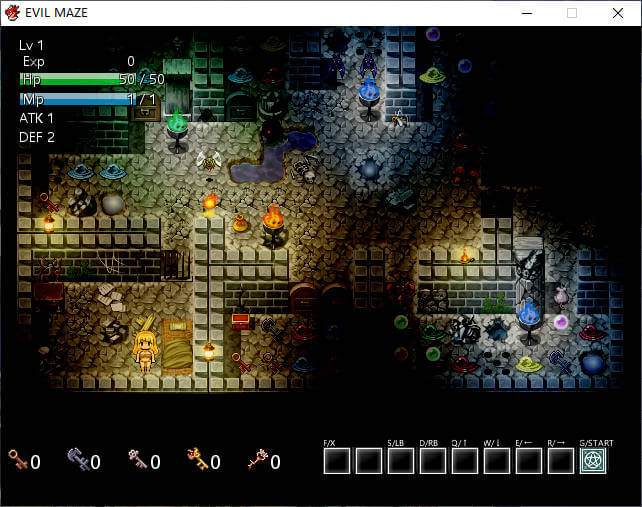Screen dimensions: 642x507
Task: Activate the pentagram slot labeled G/START
Action: pos(595,461)
